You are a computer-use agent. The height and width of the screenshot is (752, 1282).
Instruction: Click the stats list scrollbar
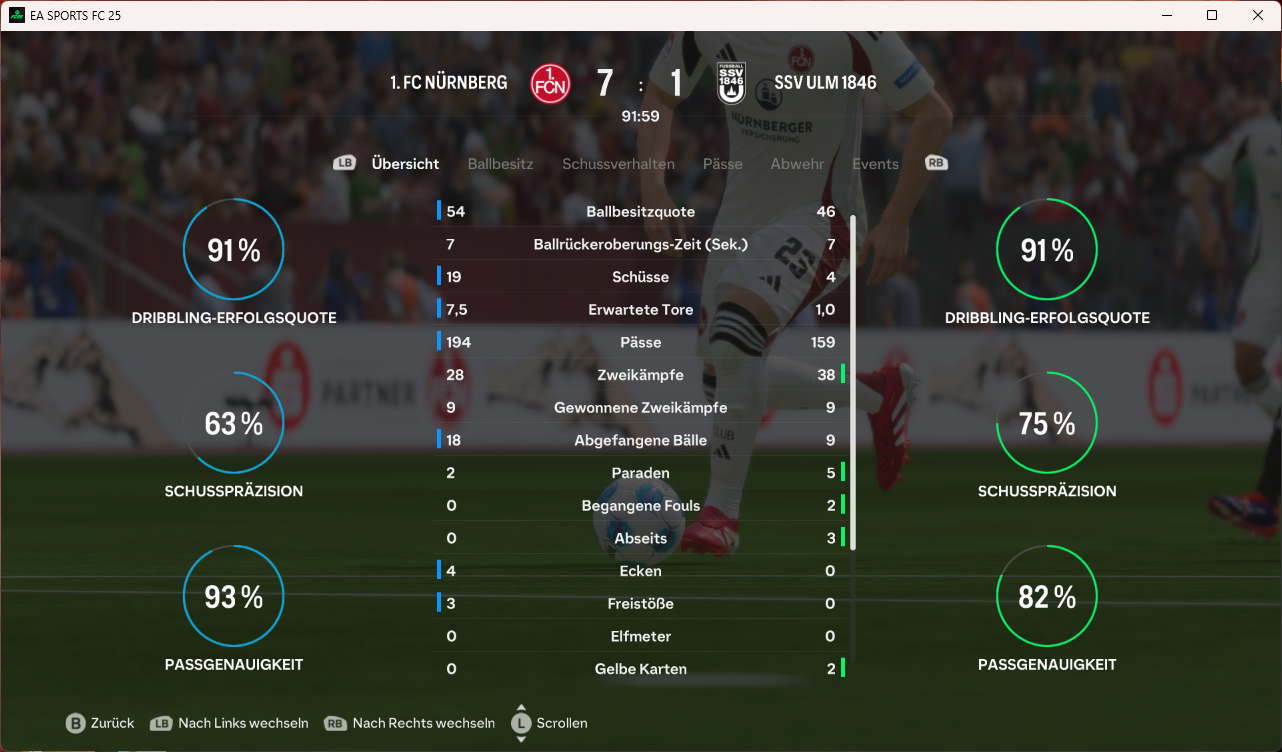853,380
